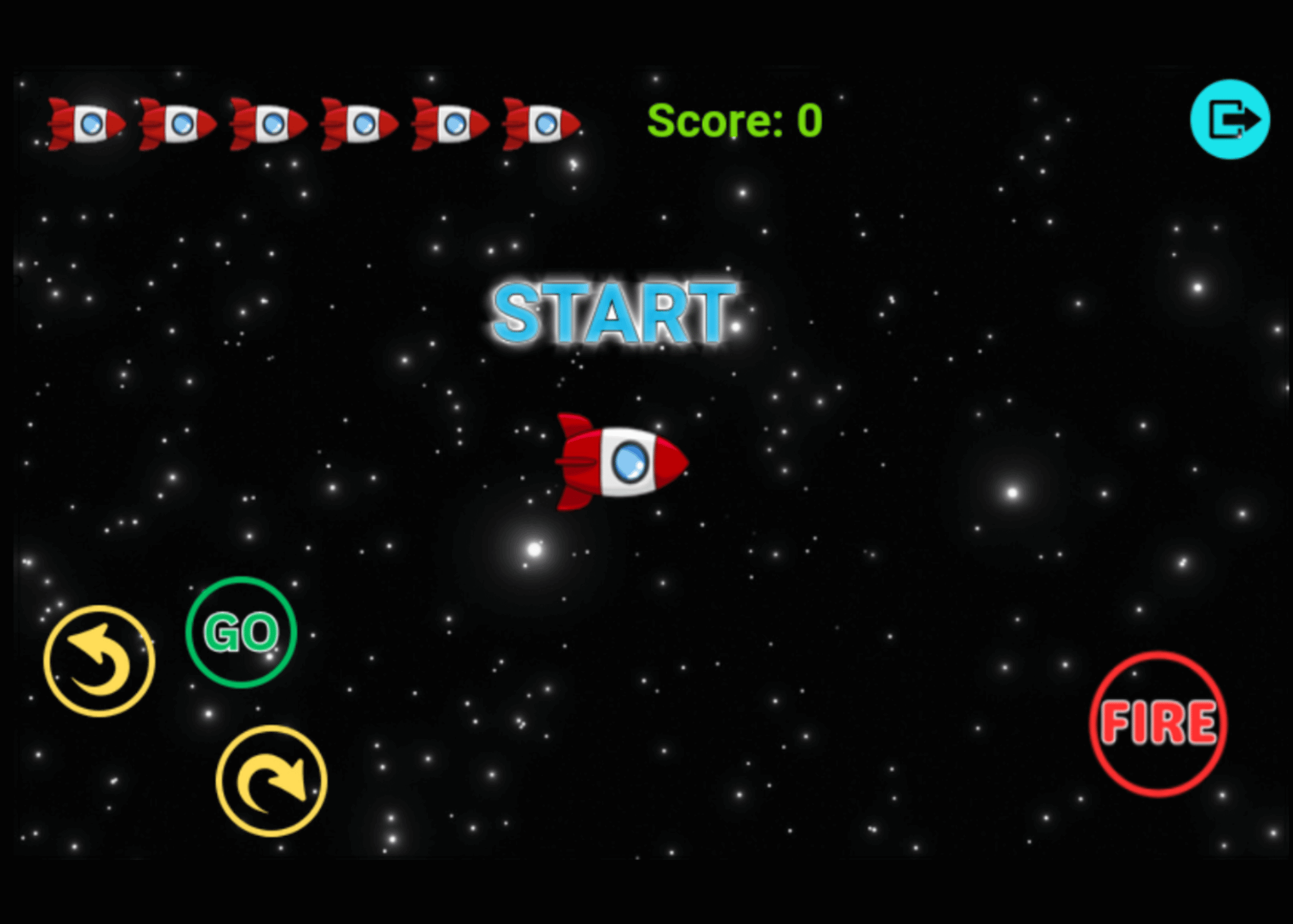Activate the green GO thrust button
Viewport: 1293px width, 924px height.
click(x=241, y=632)
